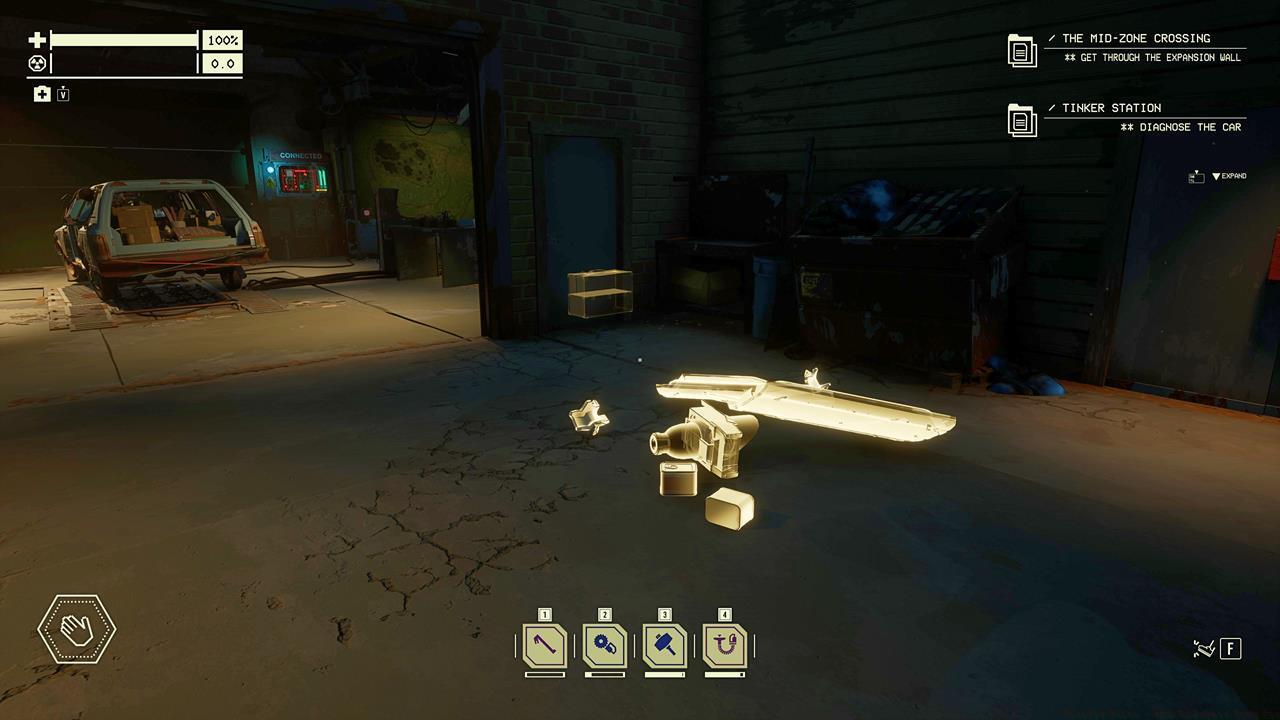This screenshot has height=720, width=1280.
Task: Expand the objectives tracker
Action: tap(1228, 176)
